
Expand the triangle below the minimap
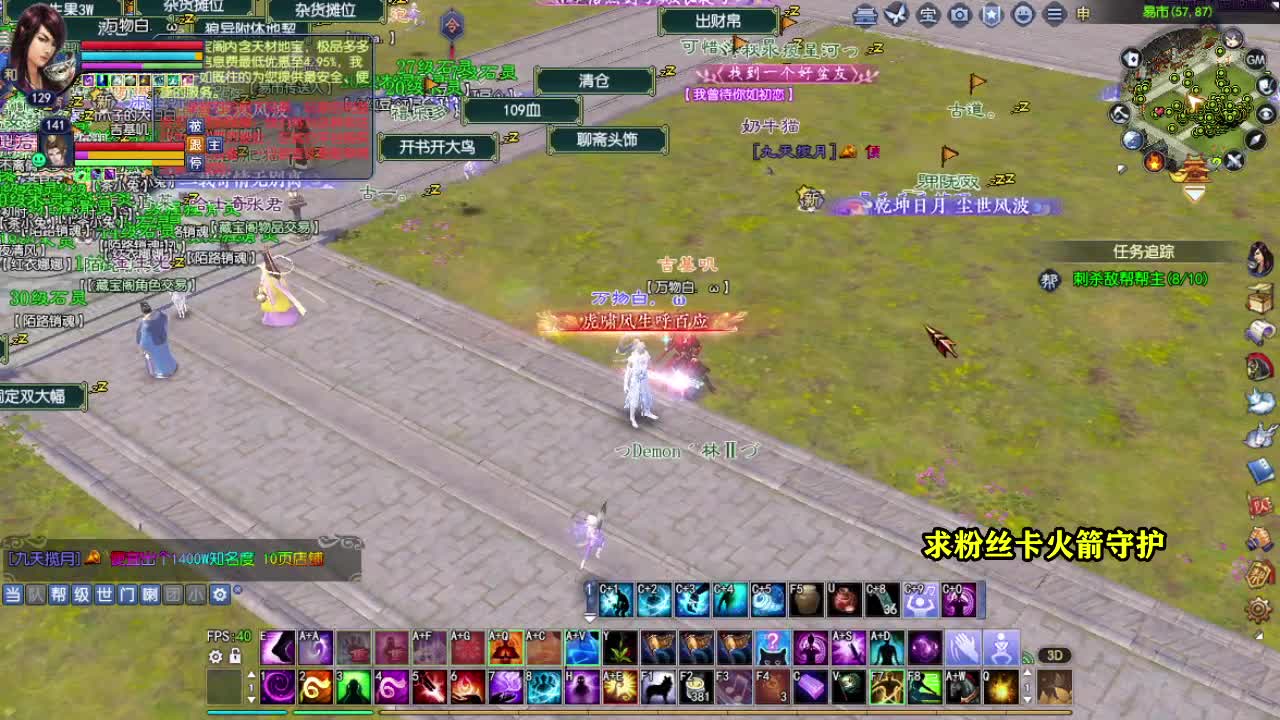pos(1193,191)
